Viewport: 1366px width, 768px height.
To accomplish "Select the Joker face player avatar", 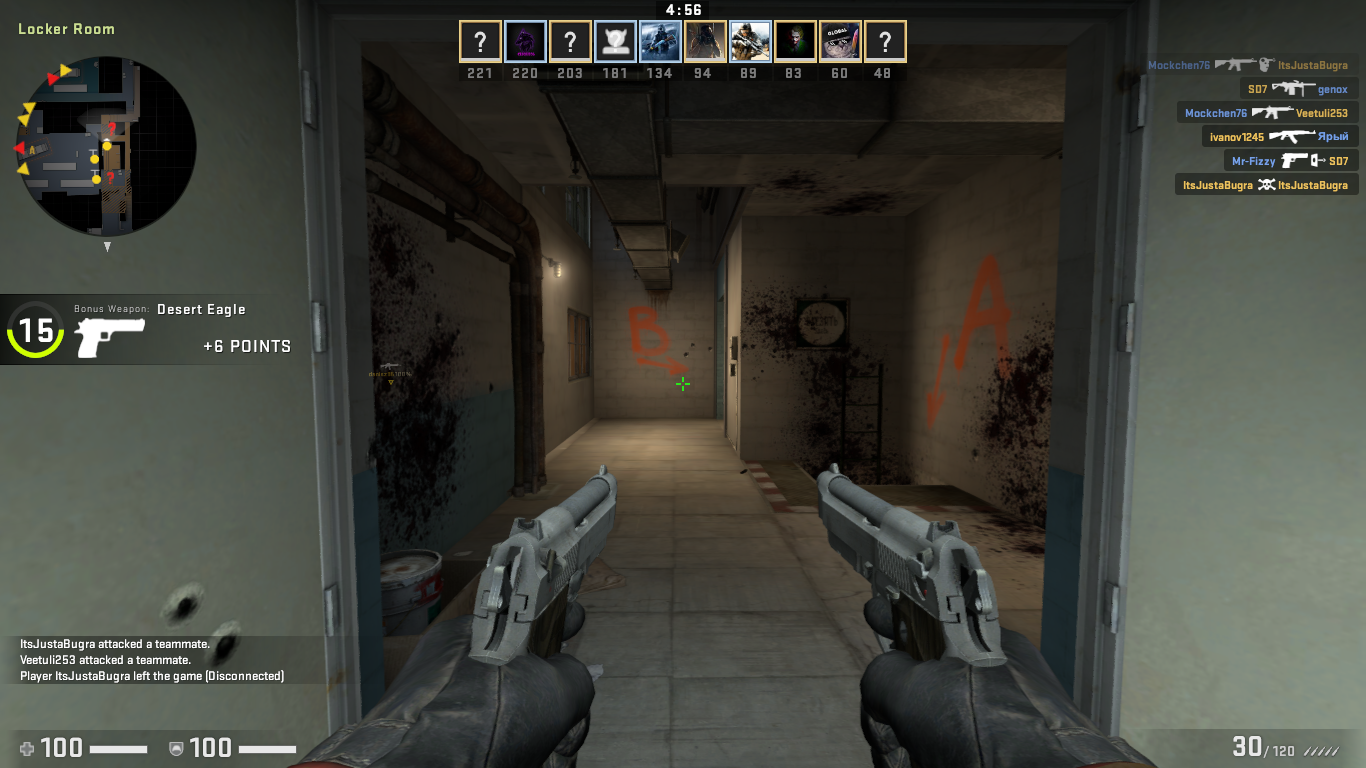I will 795,42.
